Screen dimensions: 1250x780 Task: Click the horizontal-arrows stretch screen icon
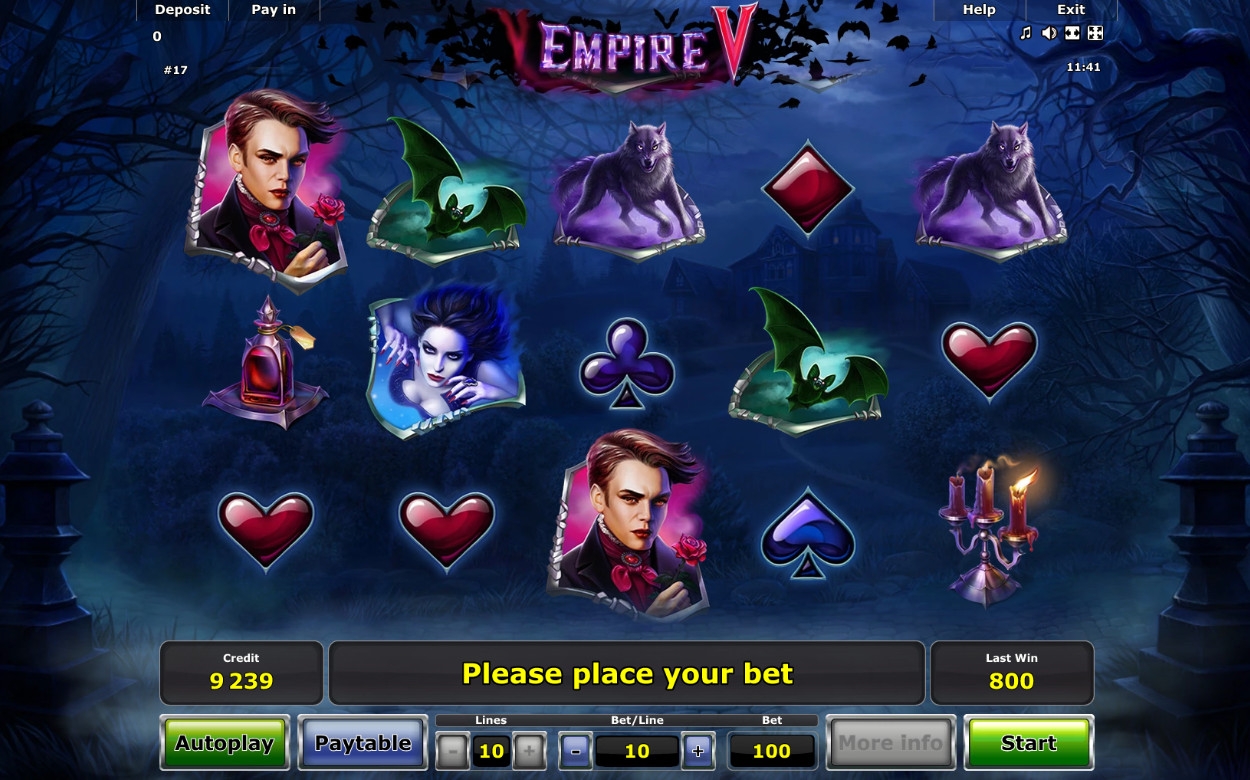[1072, 33]
